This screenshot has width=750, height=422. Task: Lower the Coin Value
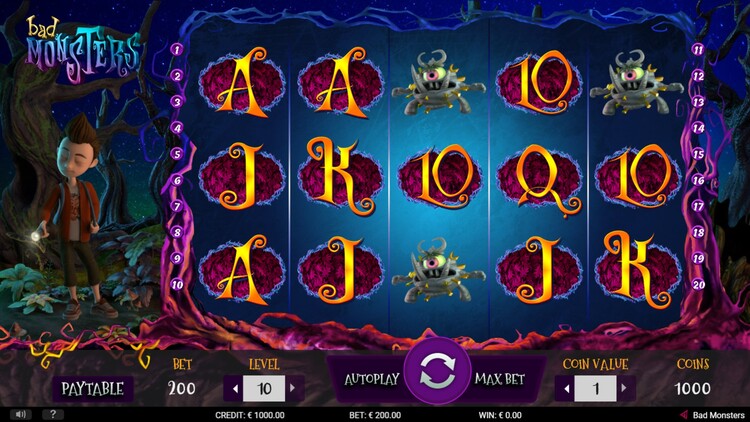point(567,387)
